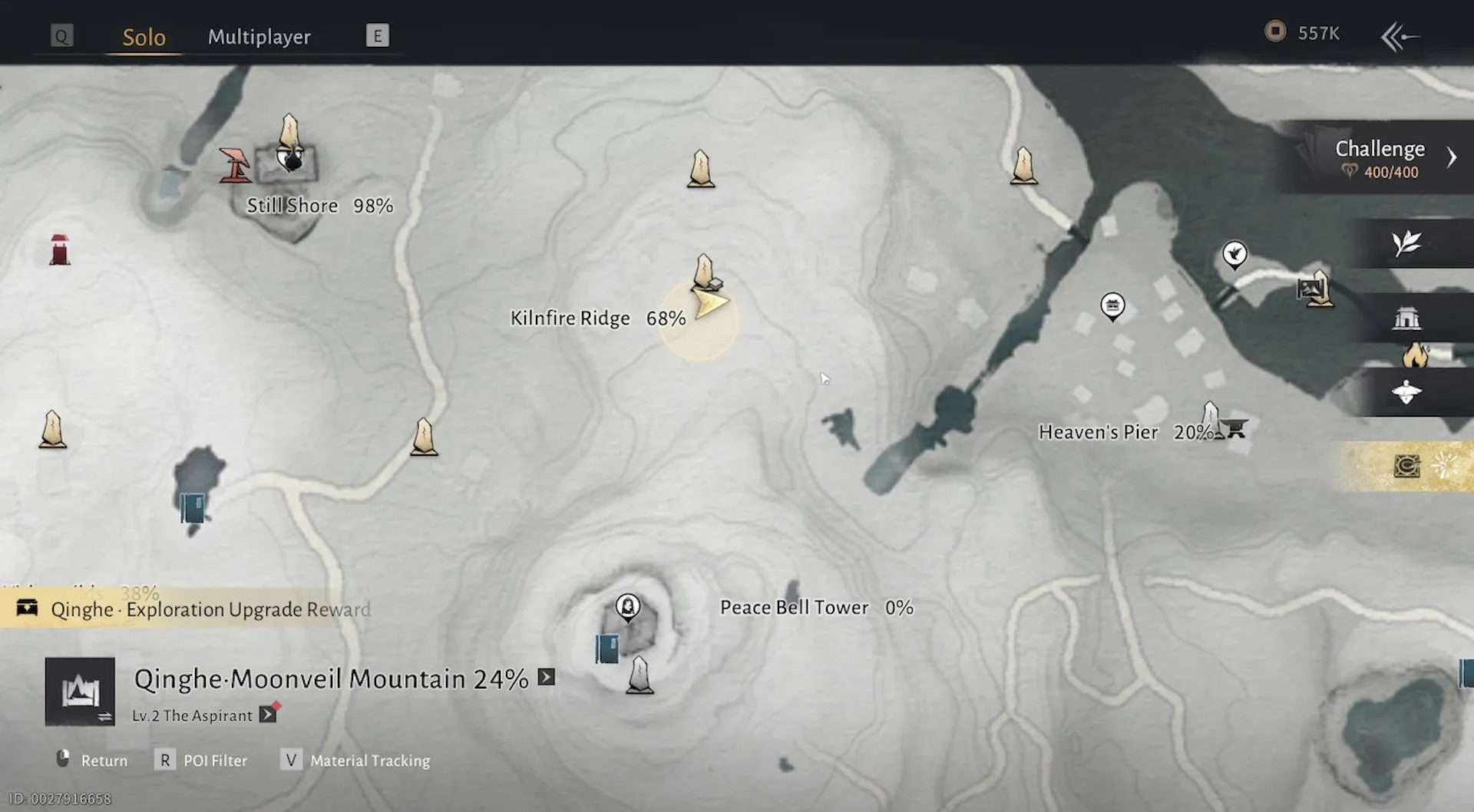This screenshot has height=812, width=1474.
Task: Select the leaf sprig side button
Action: (x=1406, y=244)
